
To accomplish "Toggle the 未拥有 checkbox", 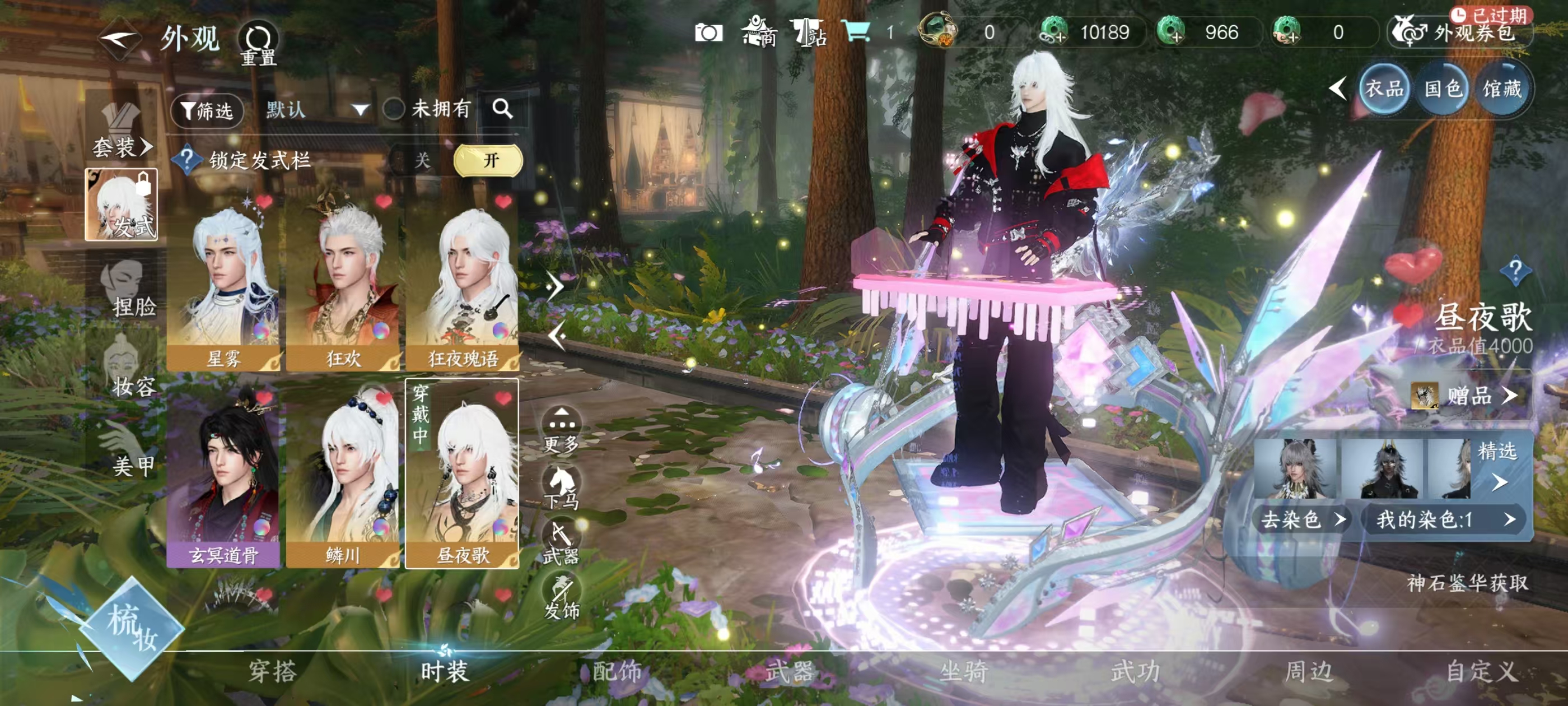I will click(394, 110).
